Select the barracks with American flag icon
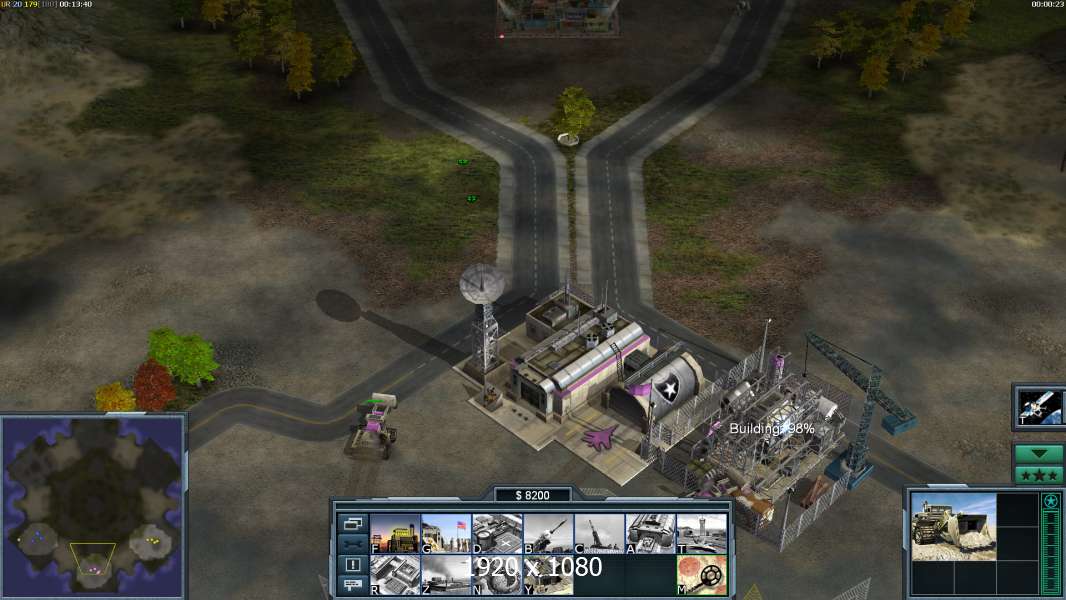The height and width of the screenshot is (600, 1066). pos(446,534)
